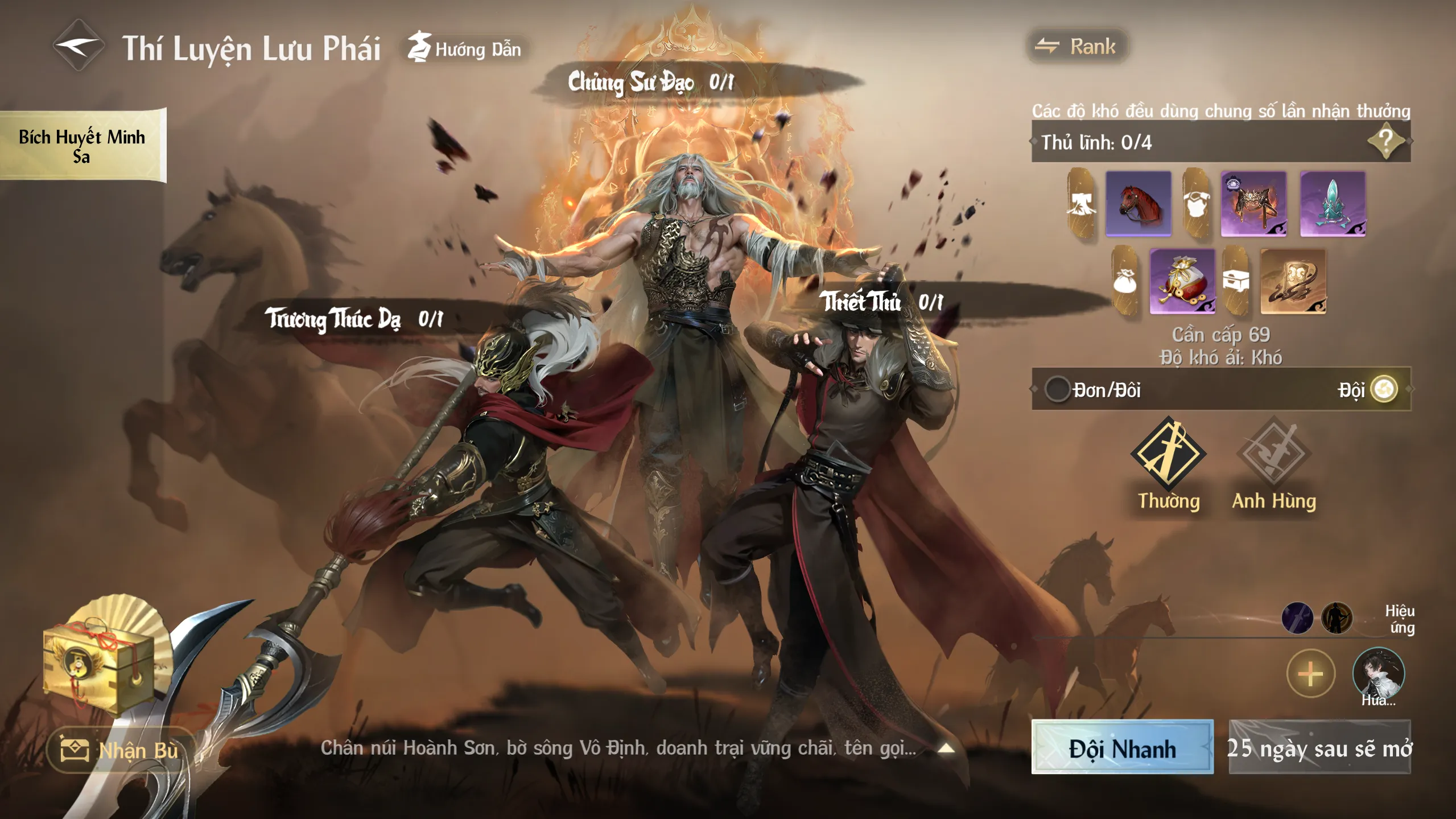Add a teammate with the plus button
The height and width of the screenshot is (819, 1456).
[x=1310, y=674]
